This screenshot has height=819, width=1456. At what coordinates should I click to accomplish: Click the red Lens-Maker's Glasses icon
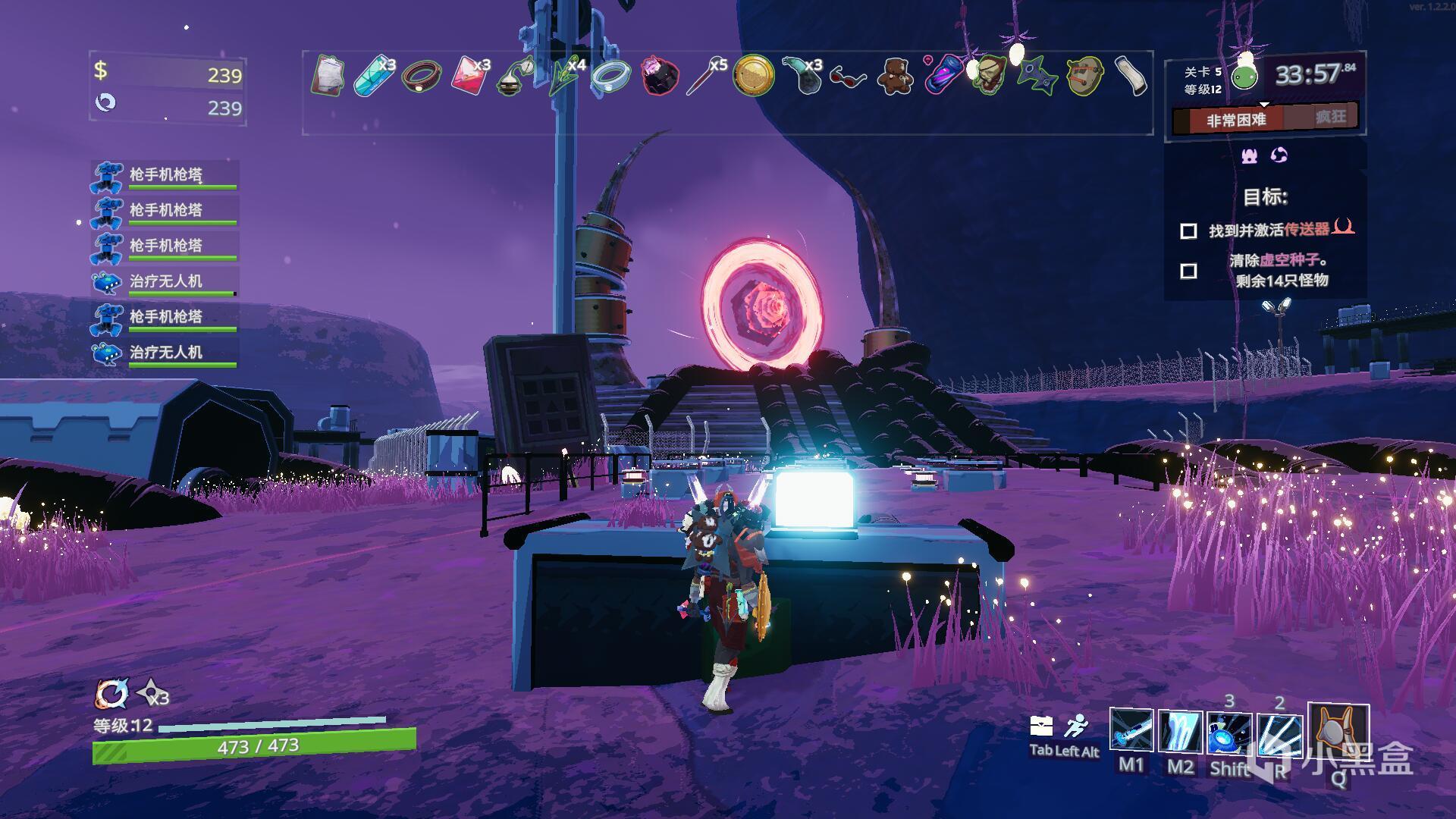tap(848, 76)
